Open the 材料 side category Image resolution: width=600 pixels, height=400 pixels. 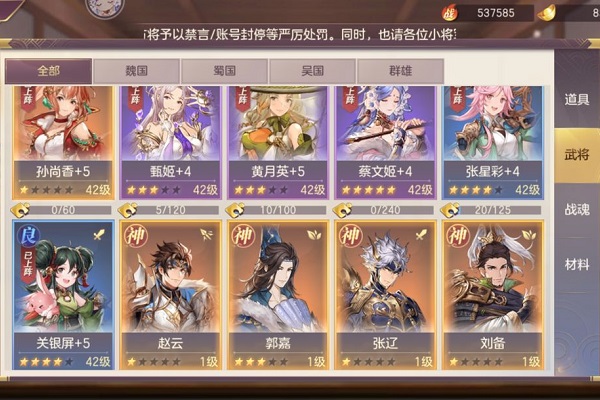(x=577, y=265)
